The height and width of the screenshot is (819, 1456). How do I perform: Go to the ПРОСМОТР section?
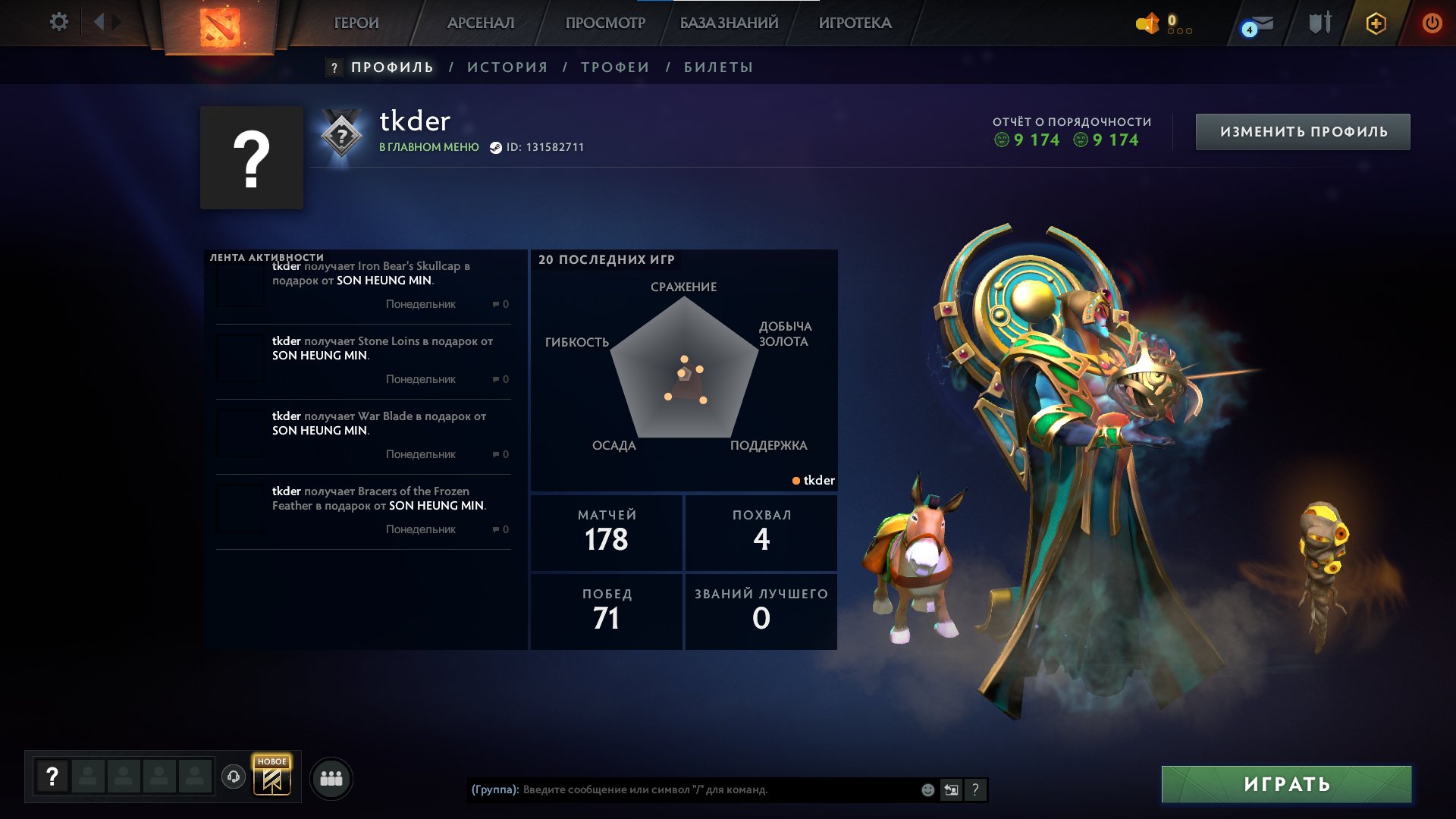[x=605, y=23]
